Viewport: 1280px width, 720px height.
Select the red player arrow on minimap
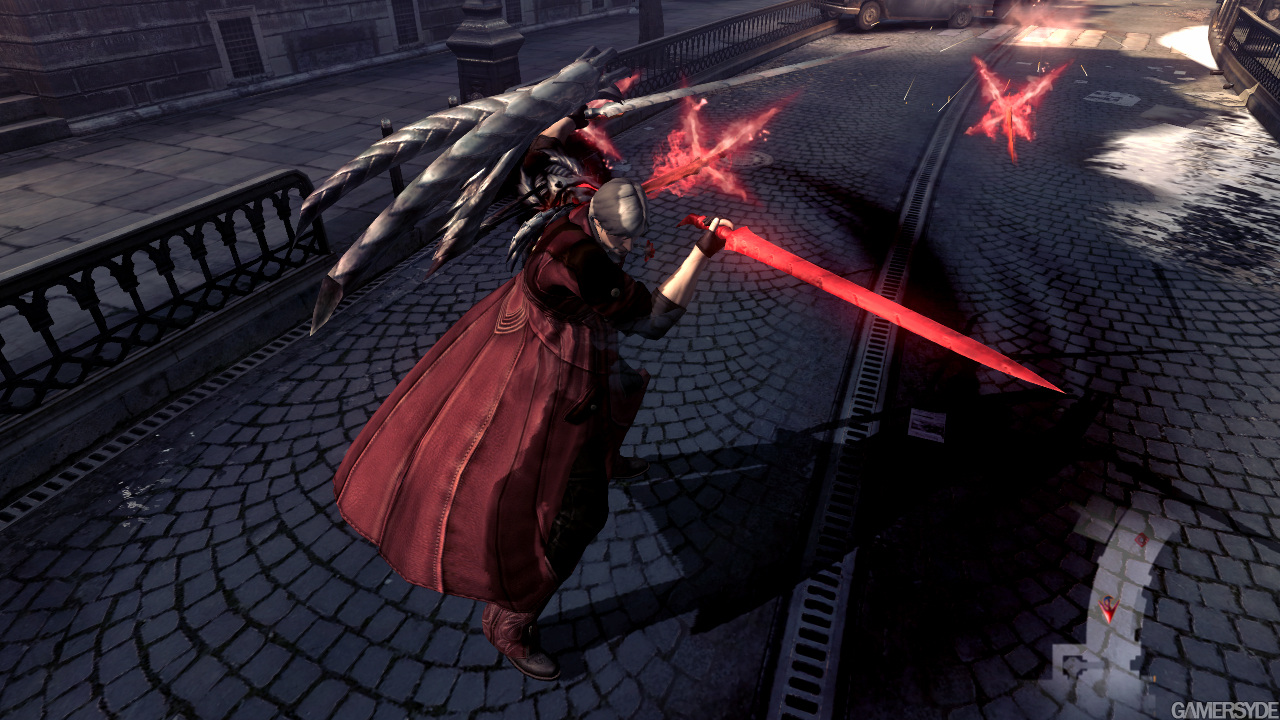click(1108, 607)
